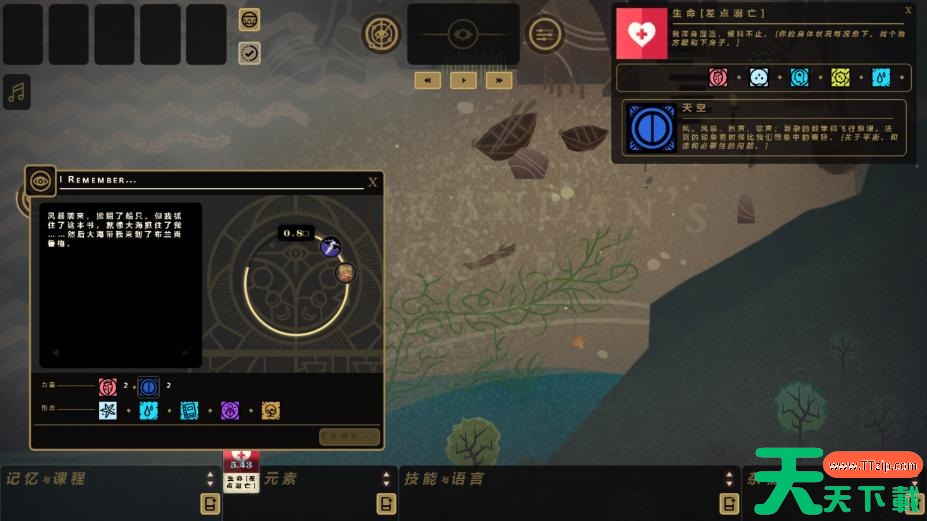This screenshot has width=927, height=521.
Task: Click the purple moth aspect icon
Action: coord(230,411)
